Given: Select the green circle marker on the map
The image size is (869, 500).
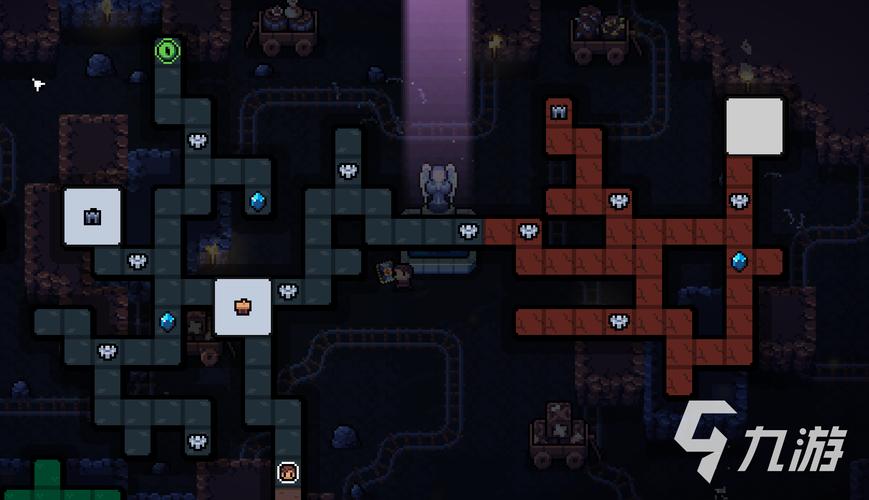Looking at the screenshot, I should click(x=168, y=51).
